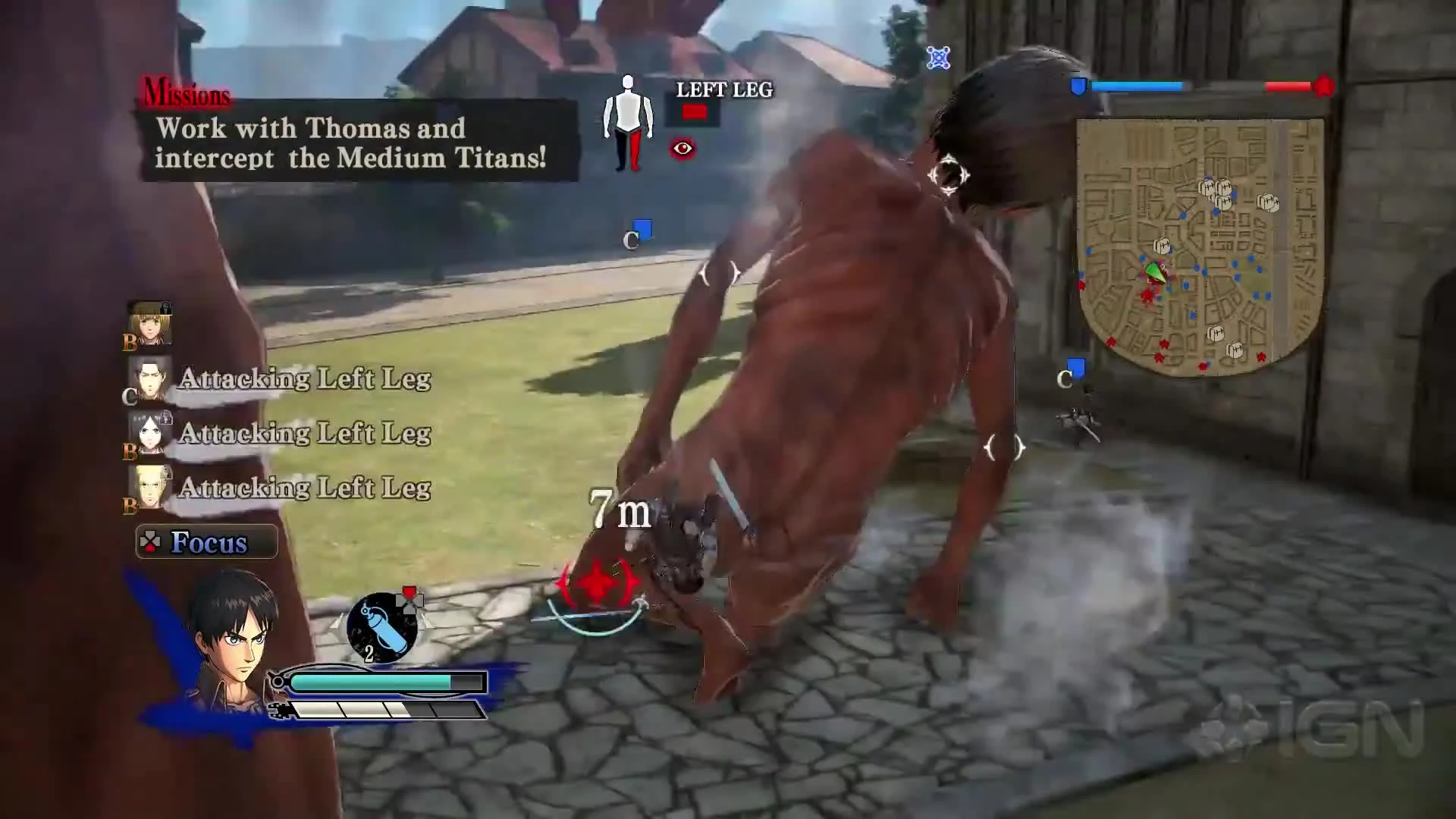The image size is (1456, 819).
Task: Enable Focus targeting mode
Action: [206, 541]
